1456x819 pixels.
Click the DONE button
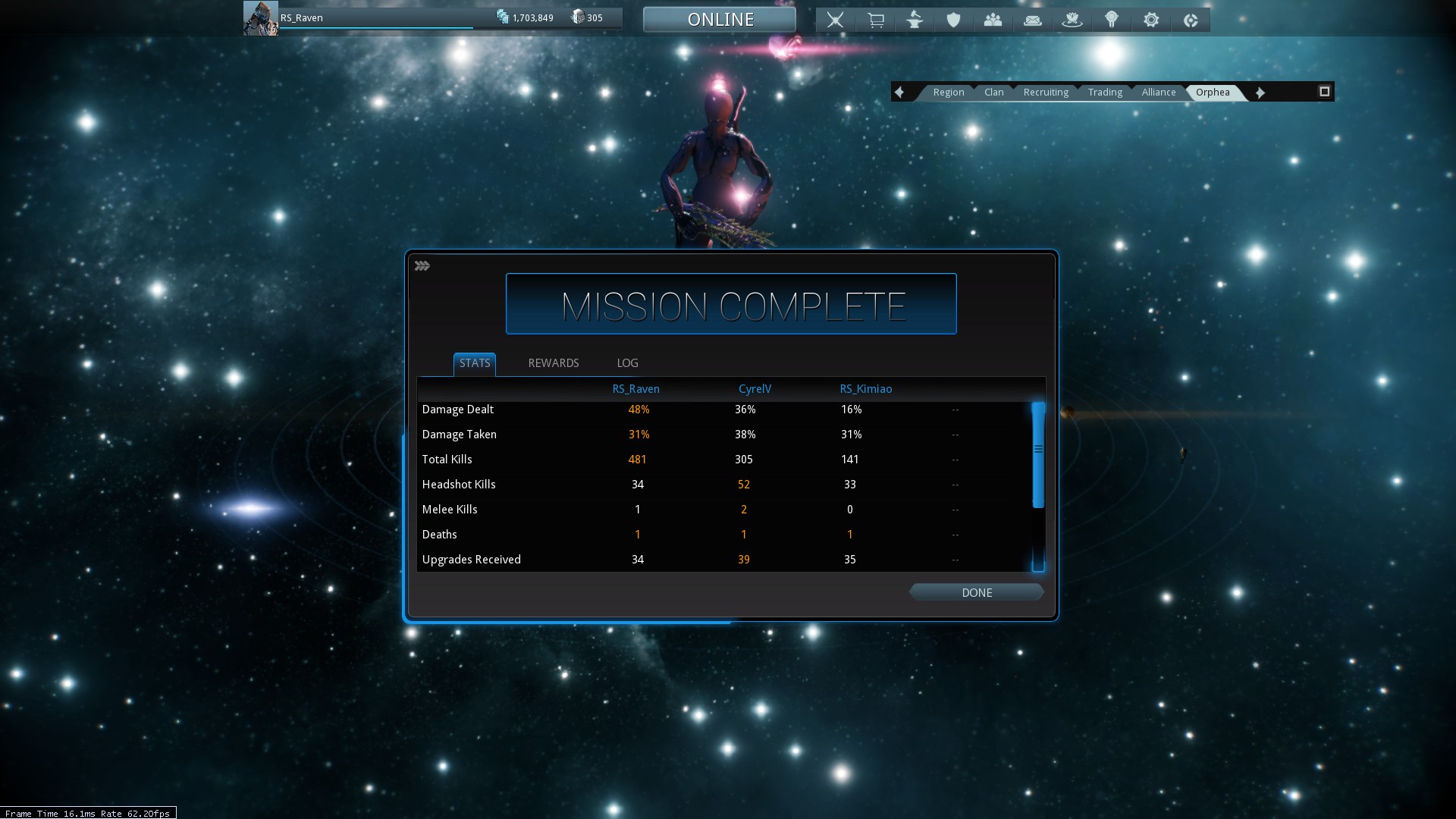(976, 592)
